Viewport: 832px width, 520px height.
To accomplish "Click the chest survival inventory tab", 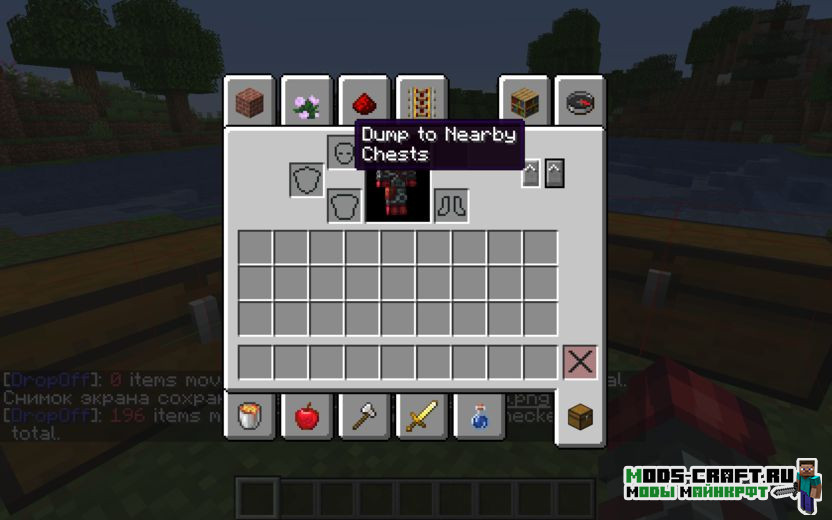I will pos(580,418).
